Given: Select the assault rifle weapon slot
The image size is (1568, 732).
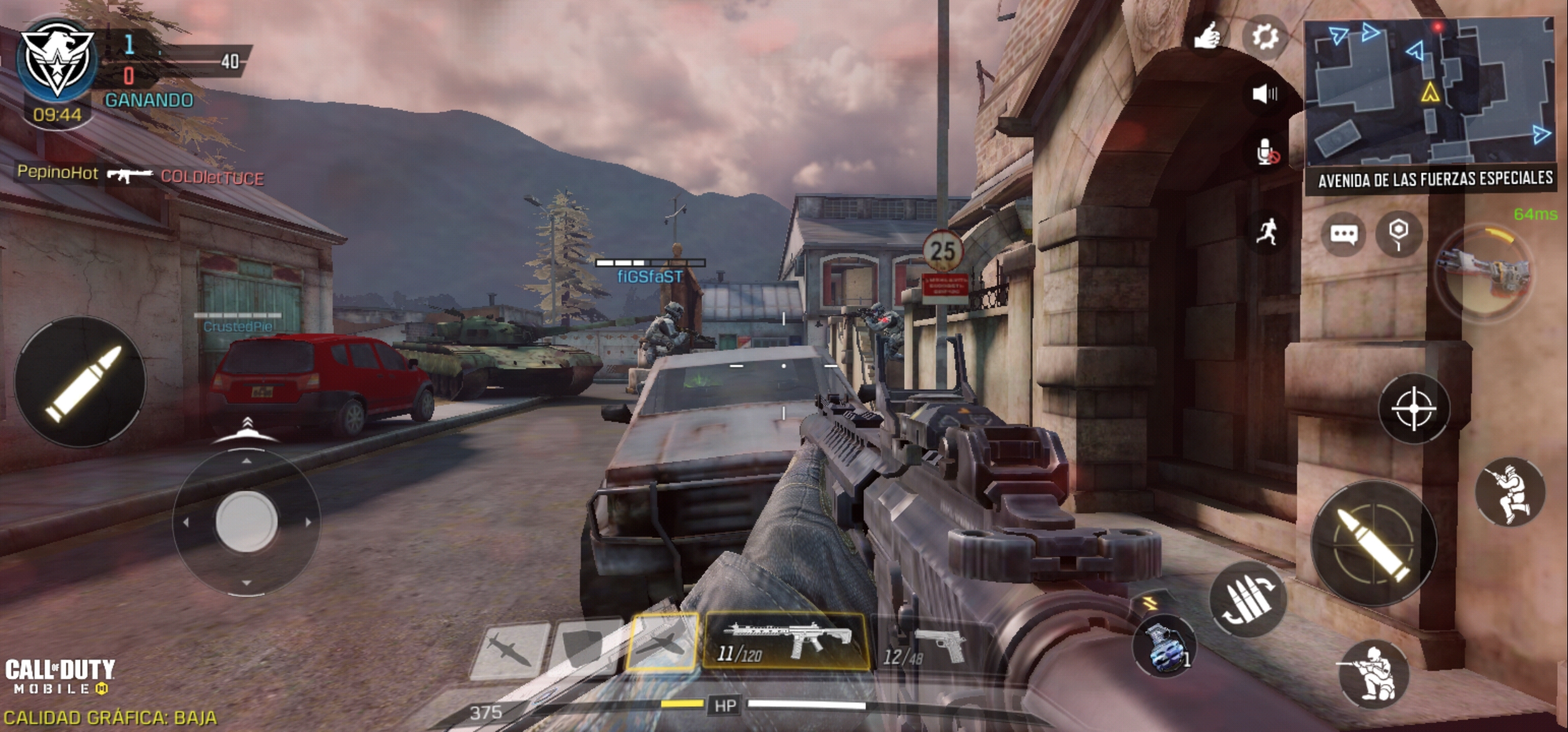Looking at the screenshot, I should click(x=785, y=641).
